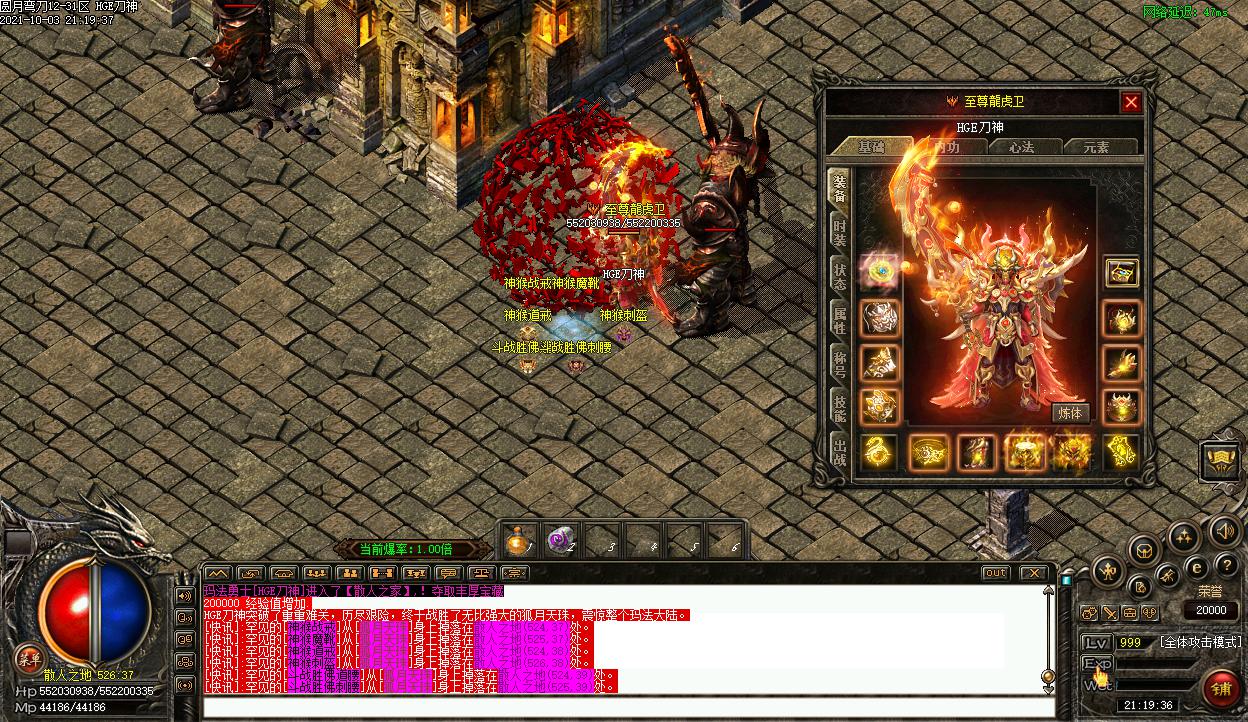Viewport: 1248px width, 722px height.
Task: Open the 状态 side tab
Action: pos(840,277)
